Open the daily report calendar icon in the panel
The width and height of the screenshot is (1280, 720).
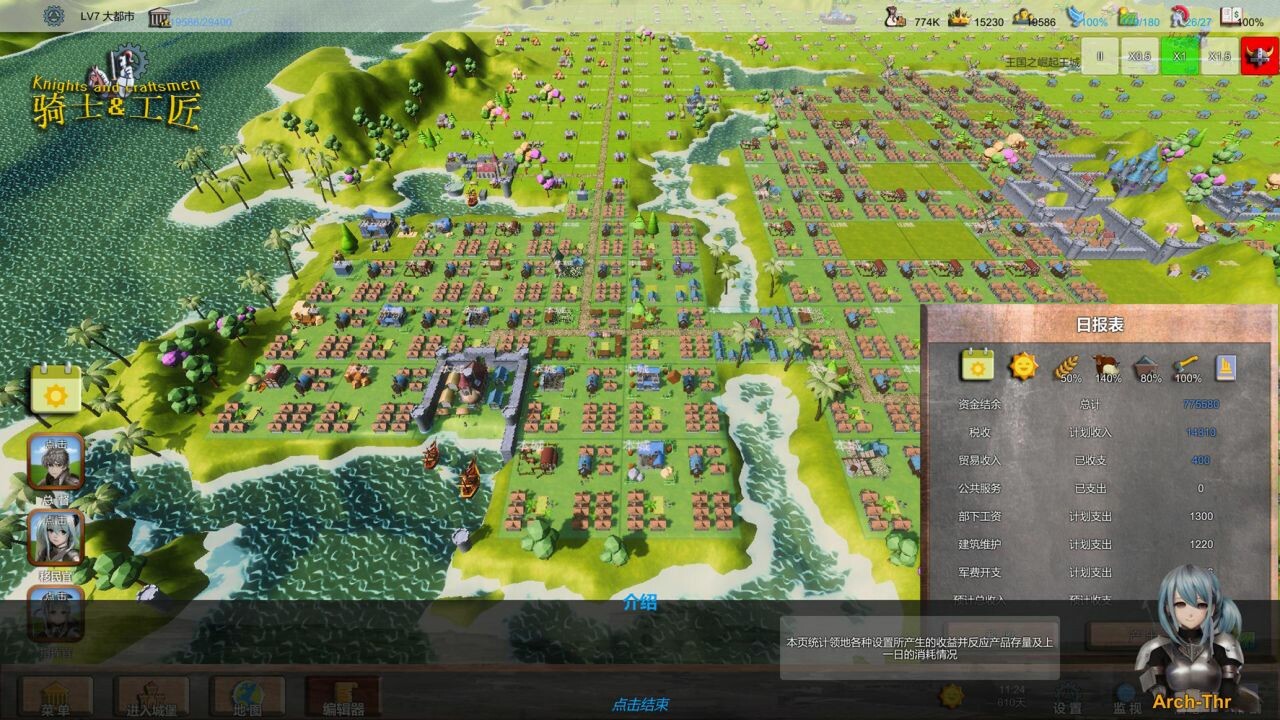[x=975, y=367]
